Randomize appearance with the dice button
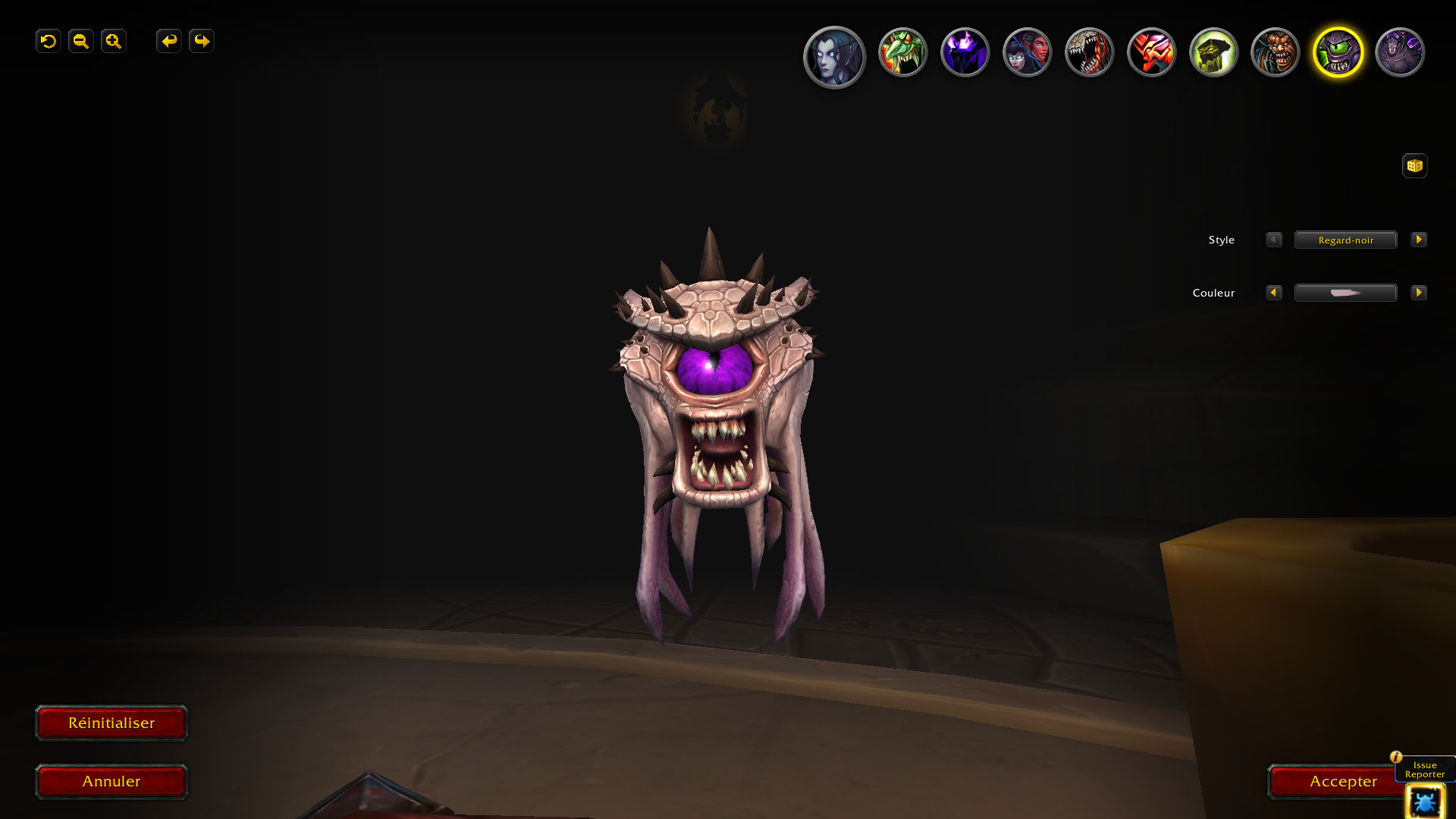1456x819 pixels. tap(1414, 166)
